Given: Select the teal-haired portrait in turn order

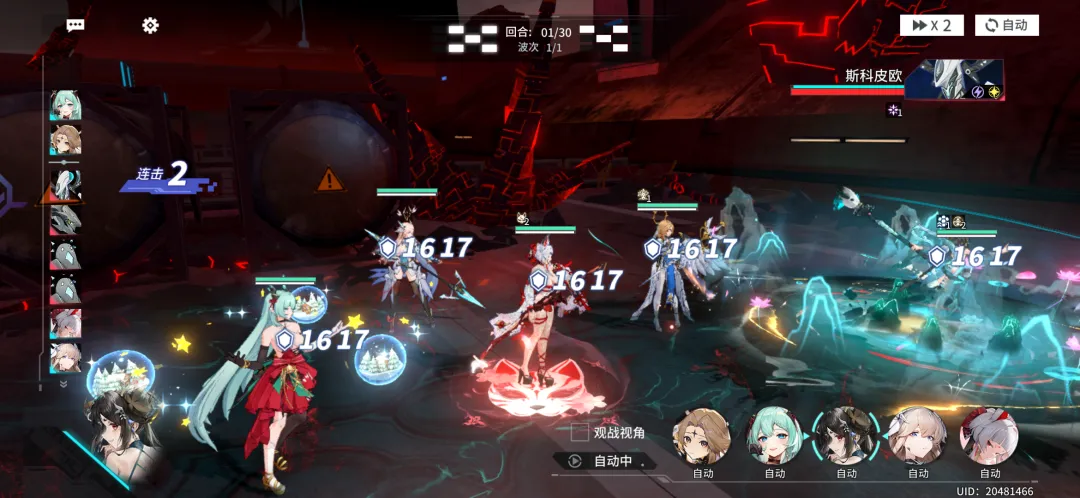Looking at the screenshot, I should [x=66, y=105].
